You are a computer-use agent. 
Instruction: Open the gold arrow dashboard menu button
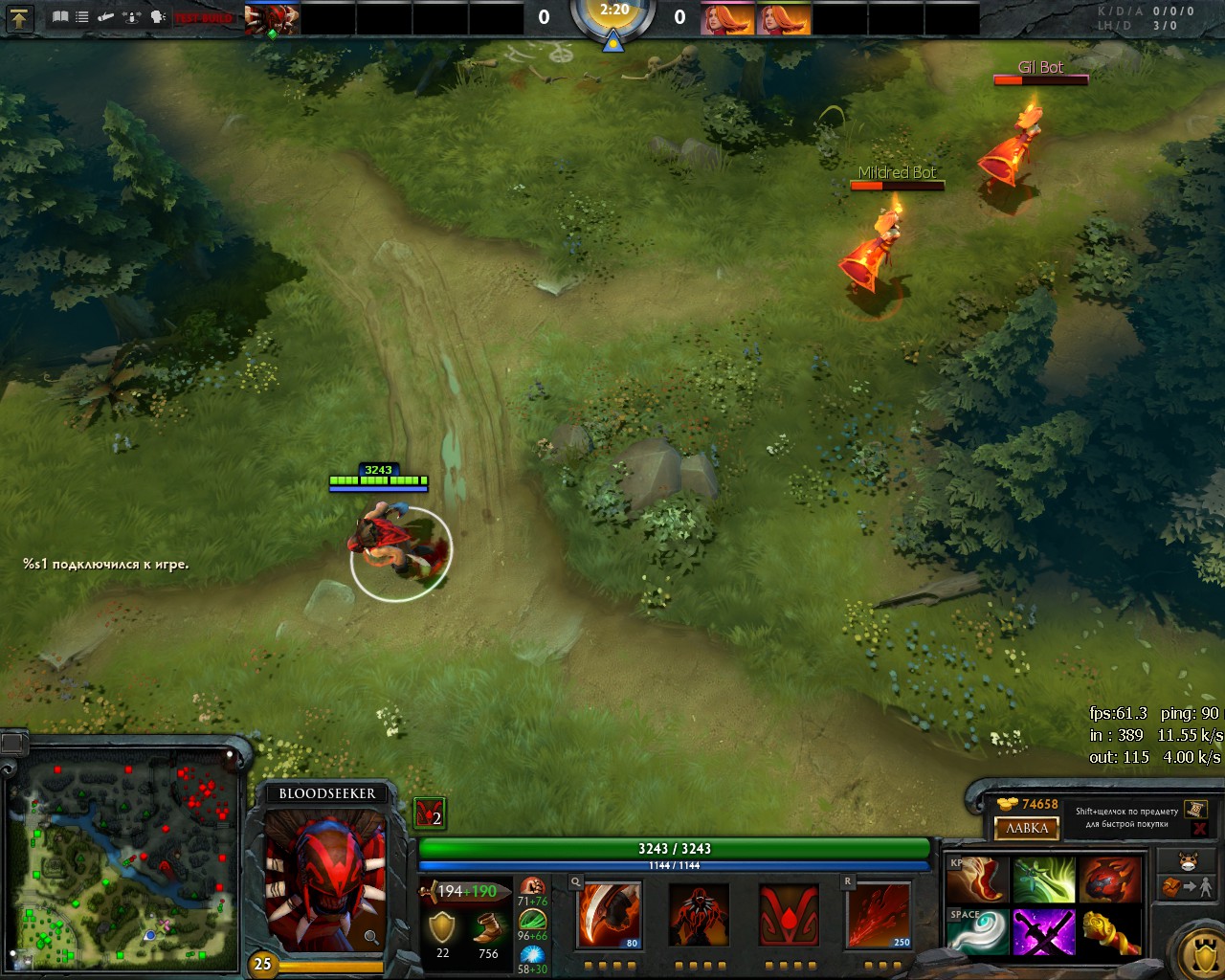pyautogui.click(x=19, y=17)
